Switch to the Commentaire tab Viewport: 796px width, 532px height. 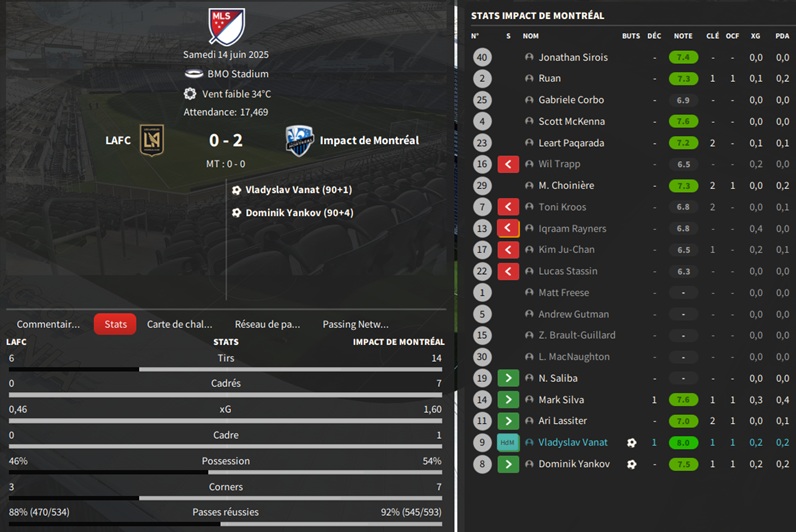(48, 324)
